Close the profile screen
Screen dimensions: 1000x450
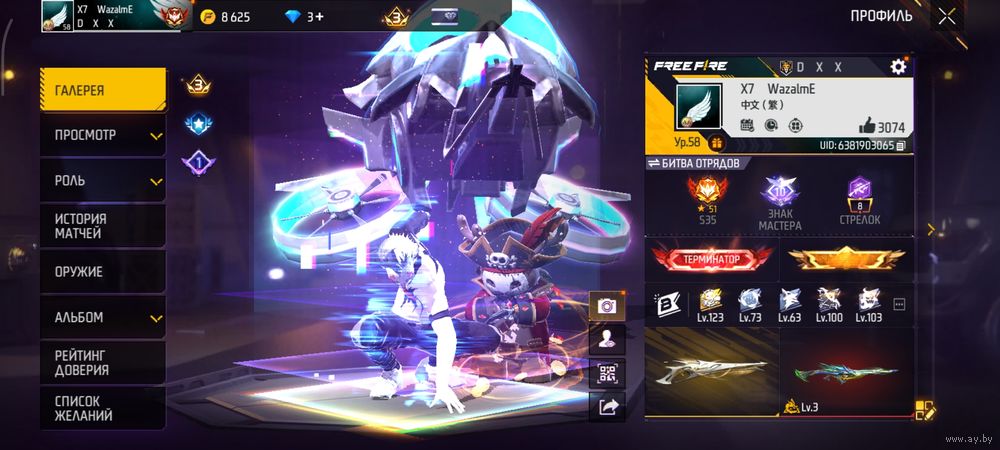pos(946,16)
